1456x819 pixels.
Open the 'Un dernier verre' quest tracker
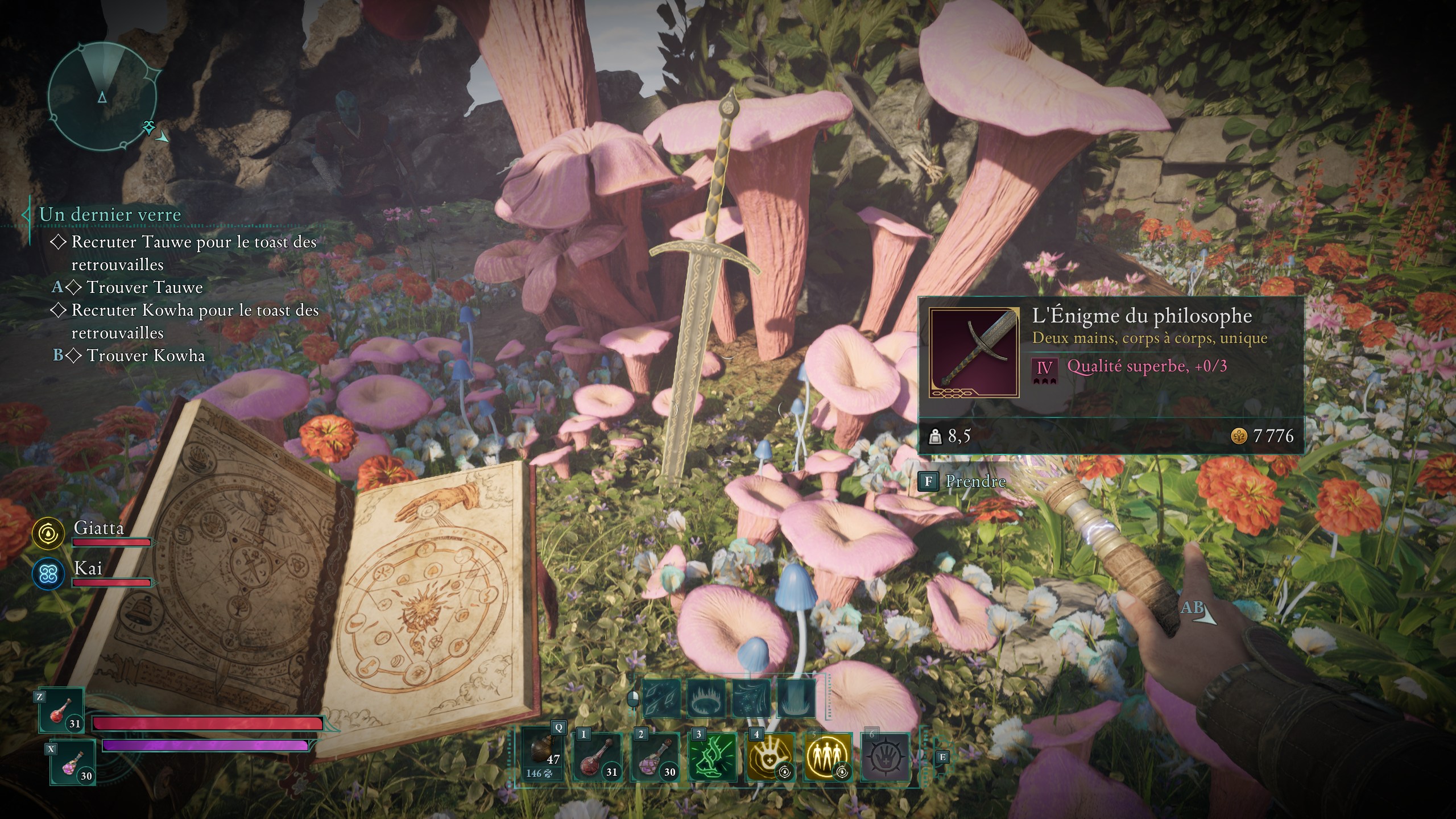pyautogui.click(x=110, y=214)
